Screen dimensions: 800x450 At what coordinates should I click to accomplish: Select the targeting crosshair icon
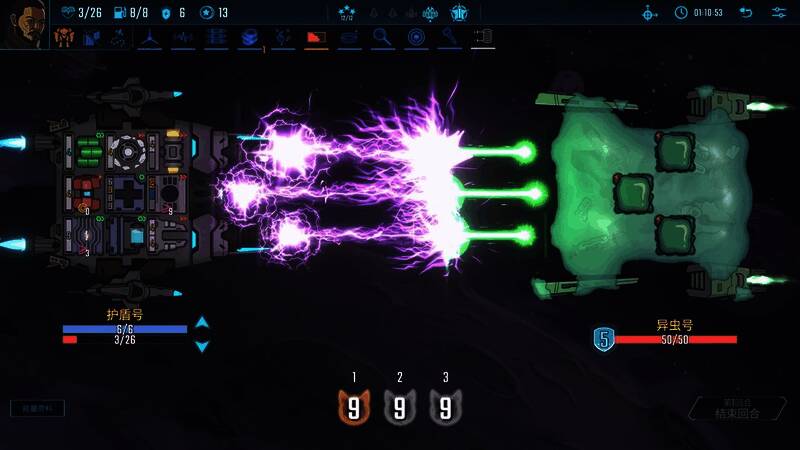click(649, 13)
